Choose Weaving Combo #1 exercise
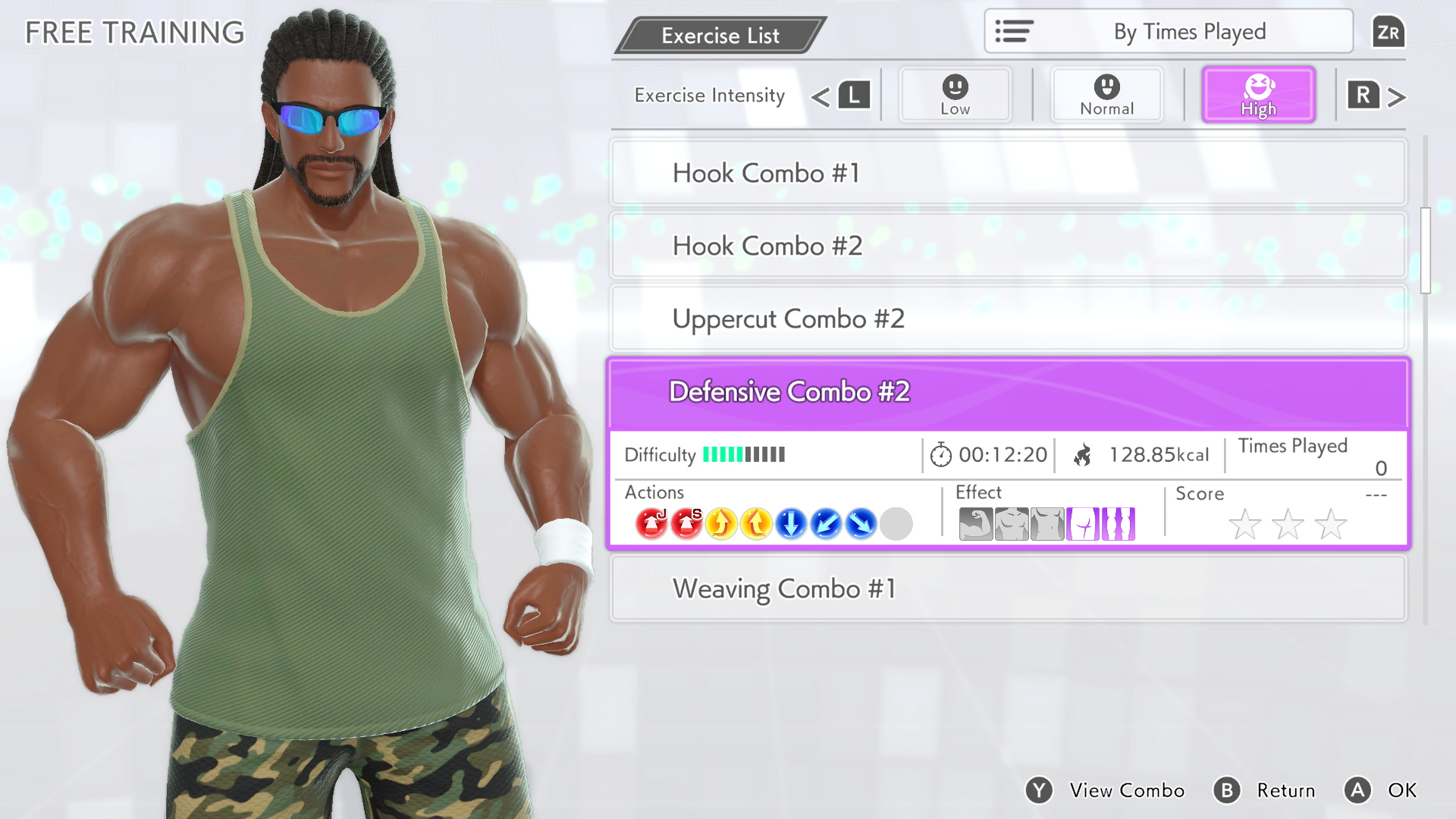 coord(1008,588)
